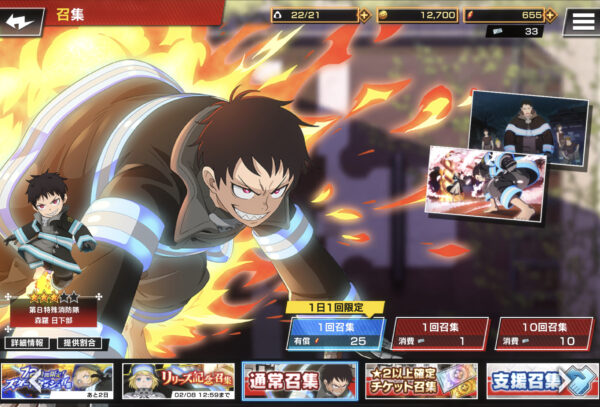The image size is (600, 407).
Task: Choose the ★2以上確定チケット召集 banner
Action: pyautogui.click(x=421, y=380)
